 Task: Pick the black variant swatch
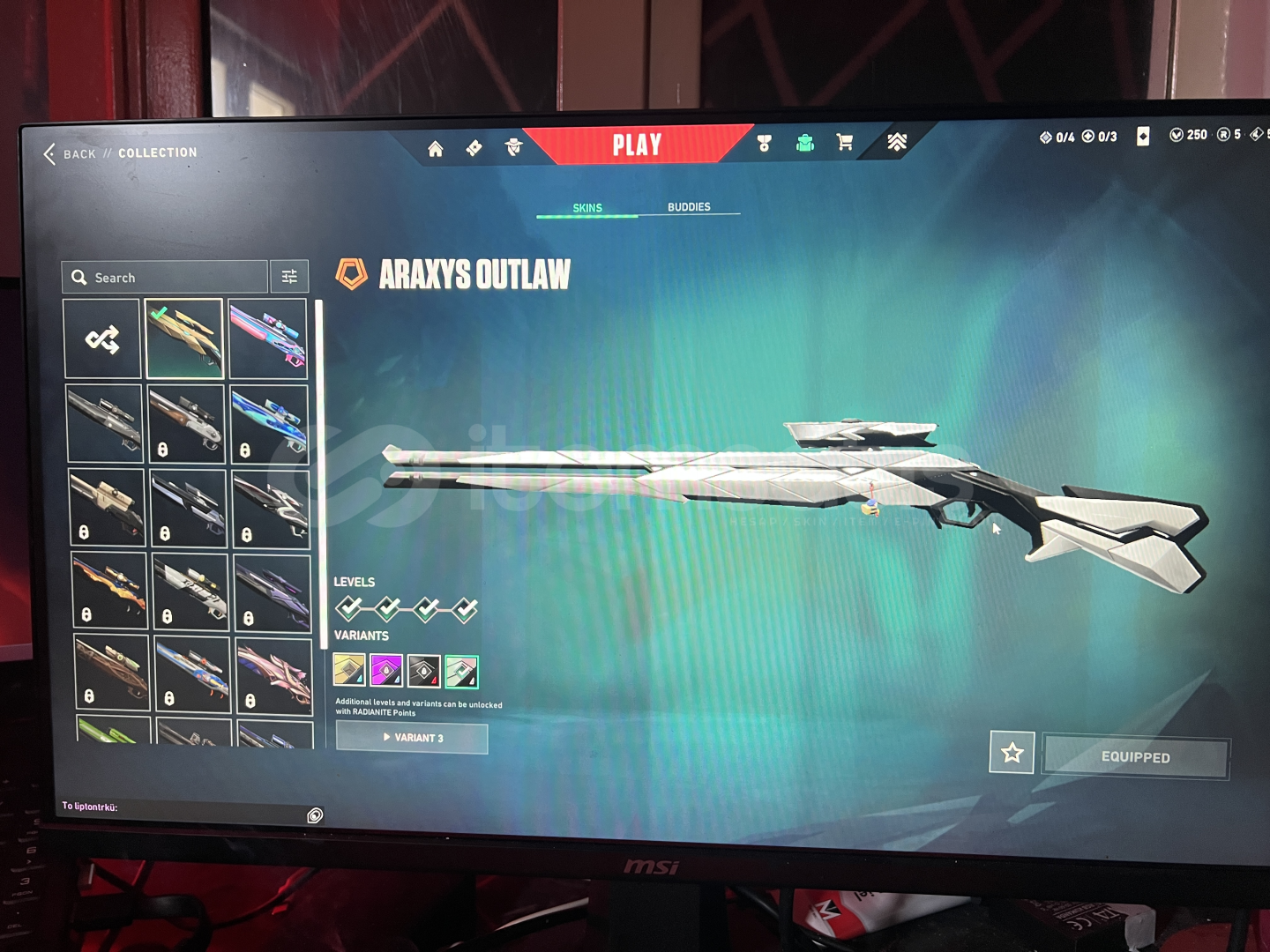pyautogui.click(x=423, y=671)
